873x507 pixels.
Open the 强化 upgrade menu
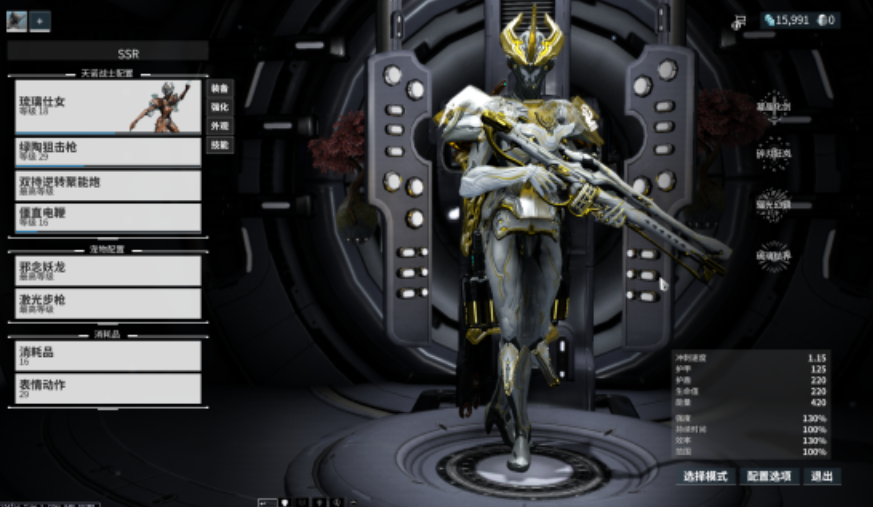pos(220,107)
